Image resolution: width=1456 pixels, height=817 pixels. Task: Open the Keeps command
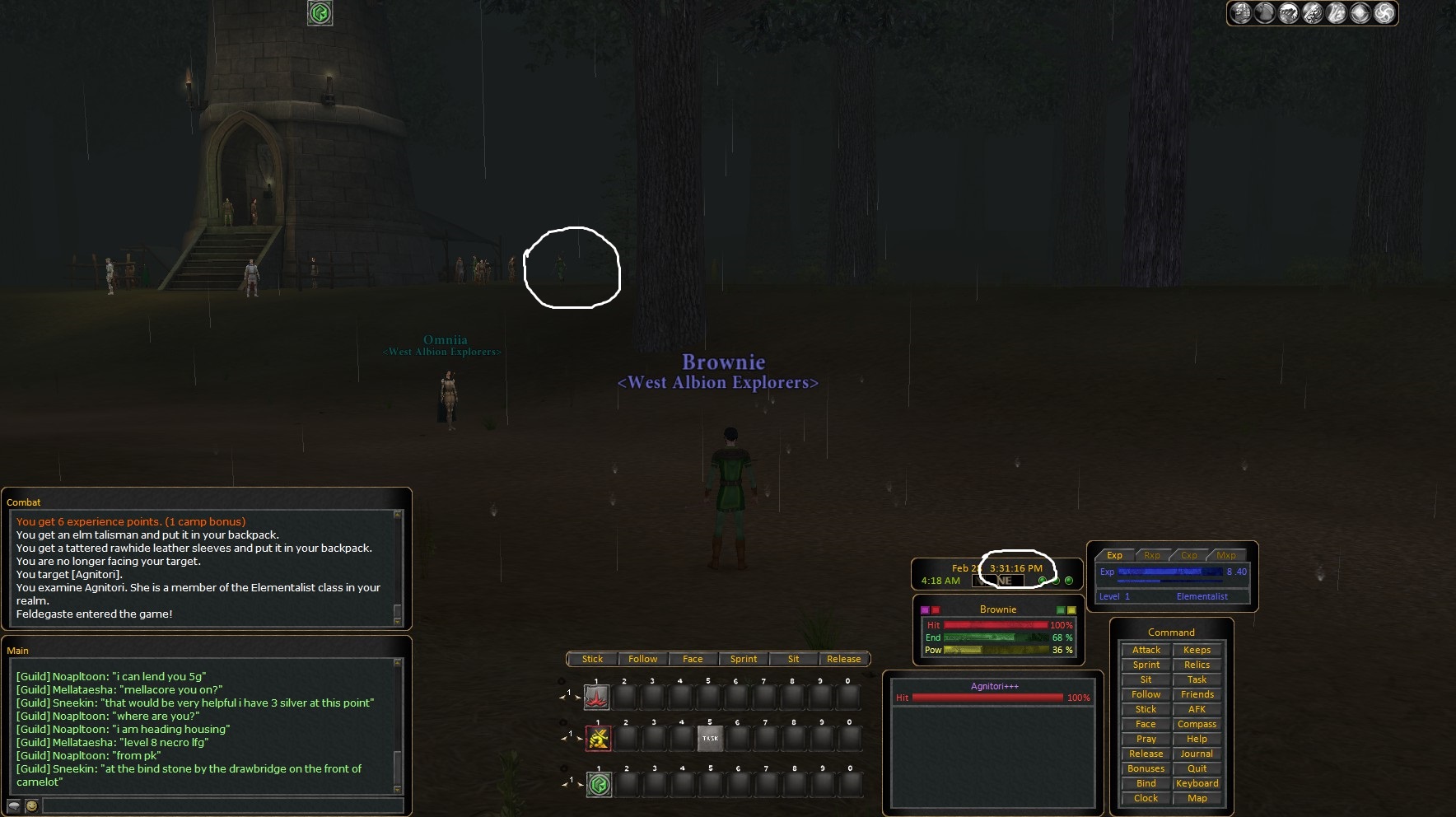tap(1197, 650)
